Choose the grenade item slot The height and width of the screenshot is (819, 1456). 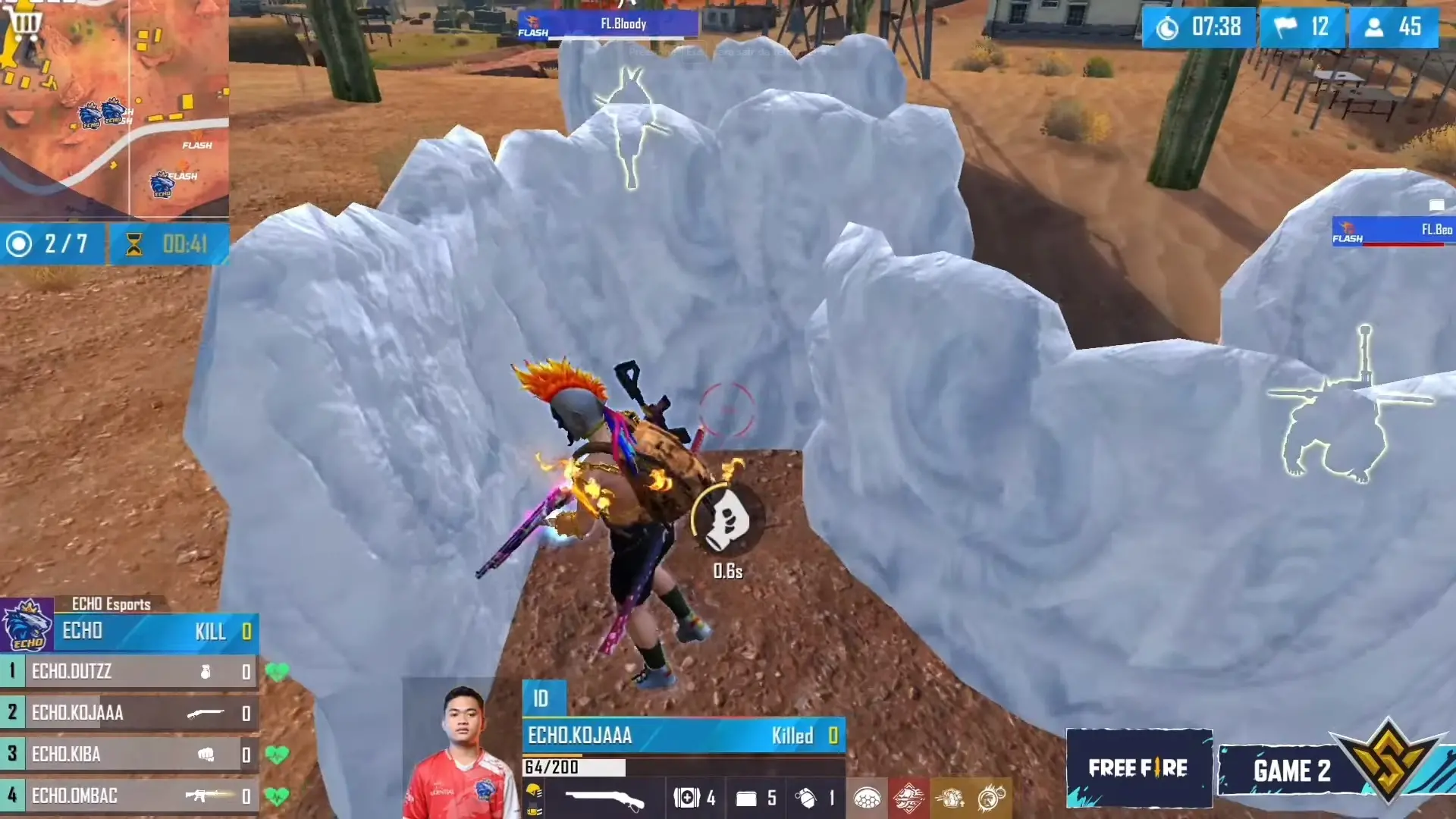[805, 798]
